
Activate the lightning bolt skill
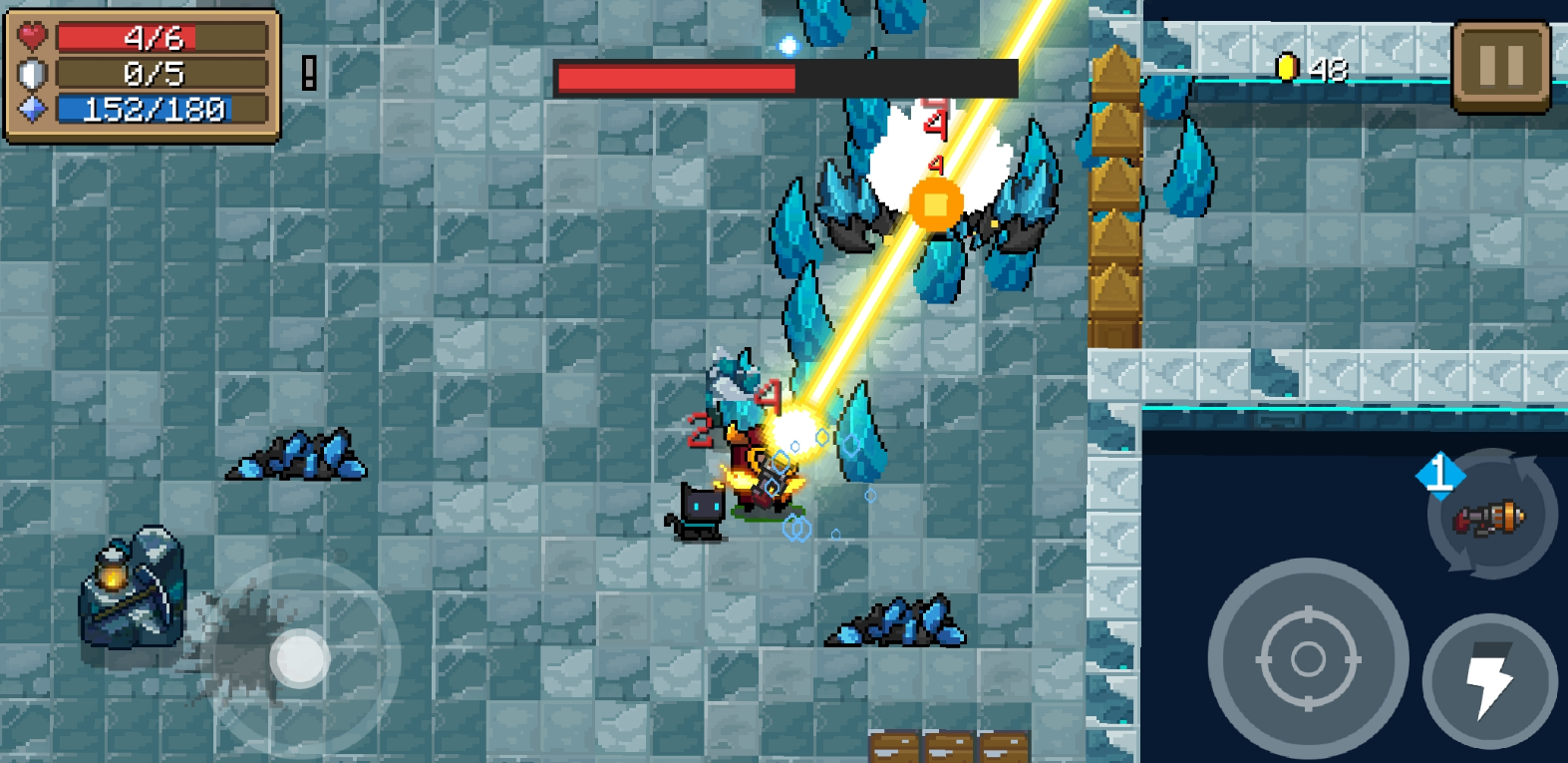tap(1489, 680)
